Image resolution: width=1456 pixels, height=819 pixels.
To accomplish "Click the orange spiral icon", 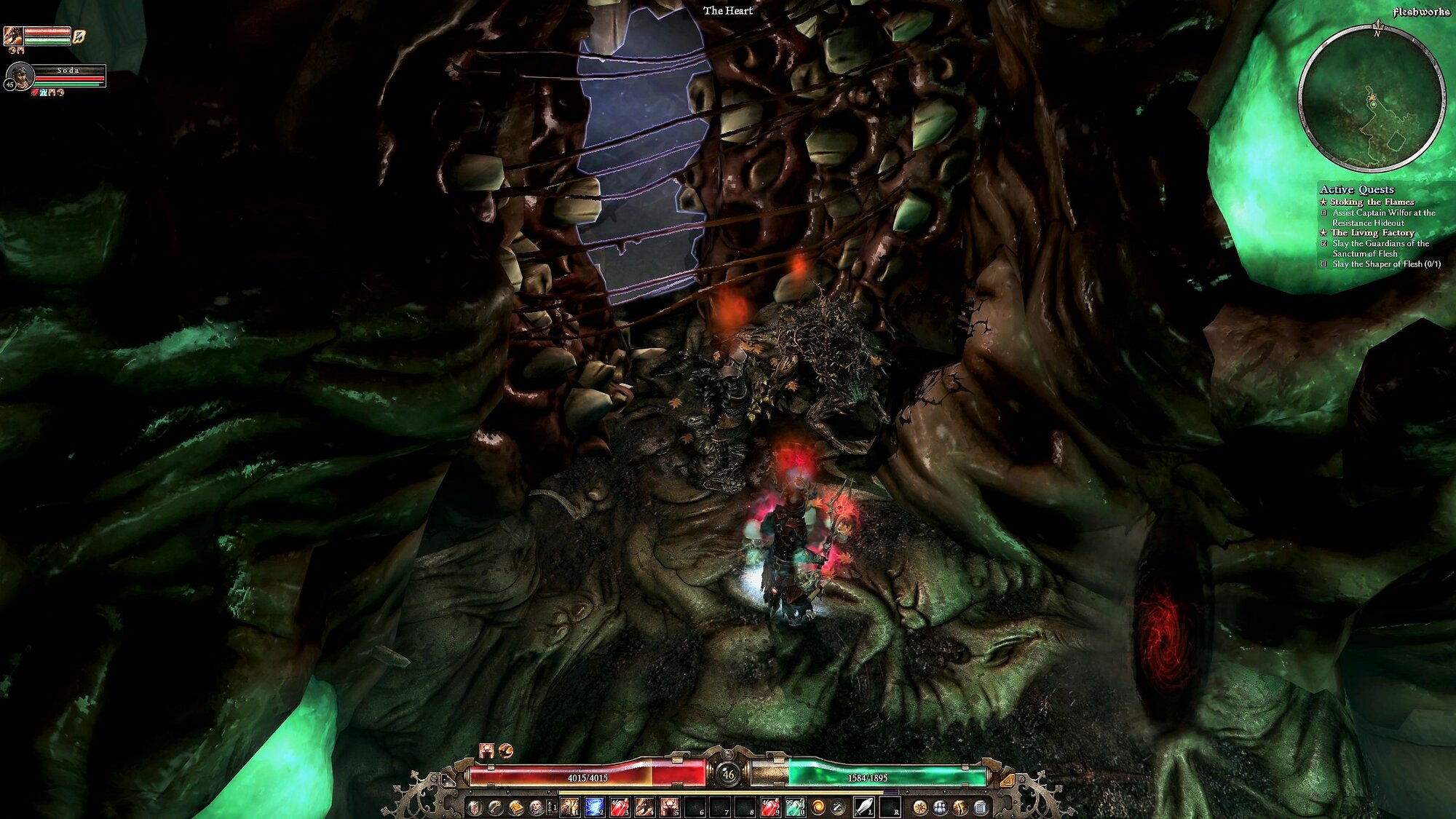I will coord(818,807).
